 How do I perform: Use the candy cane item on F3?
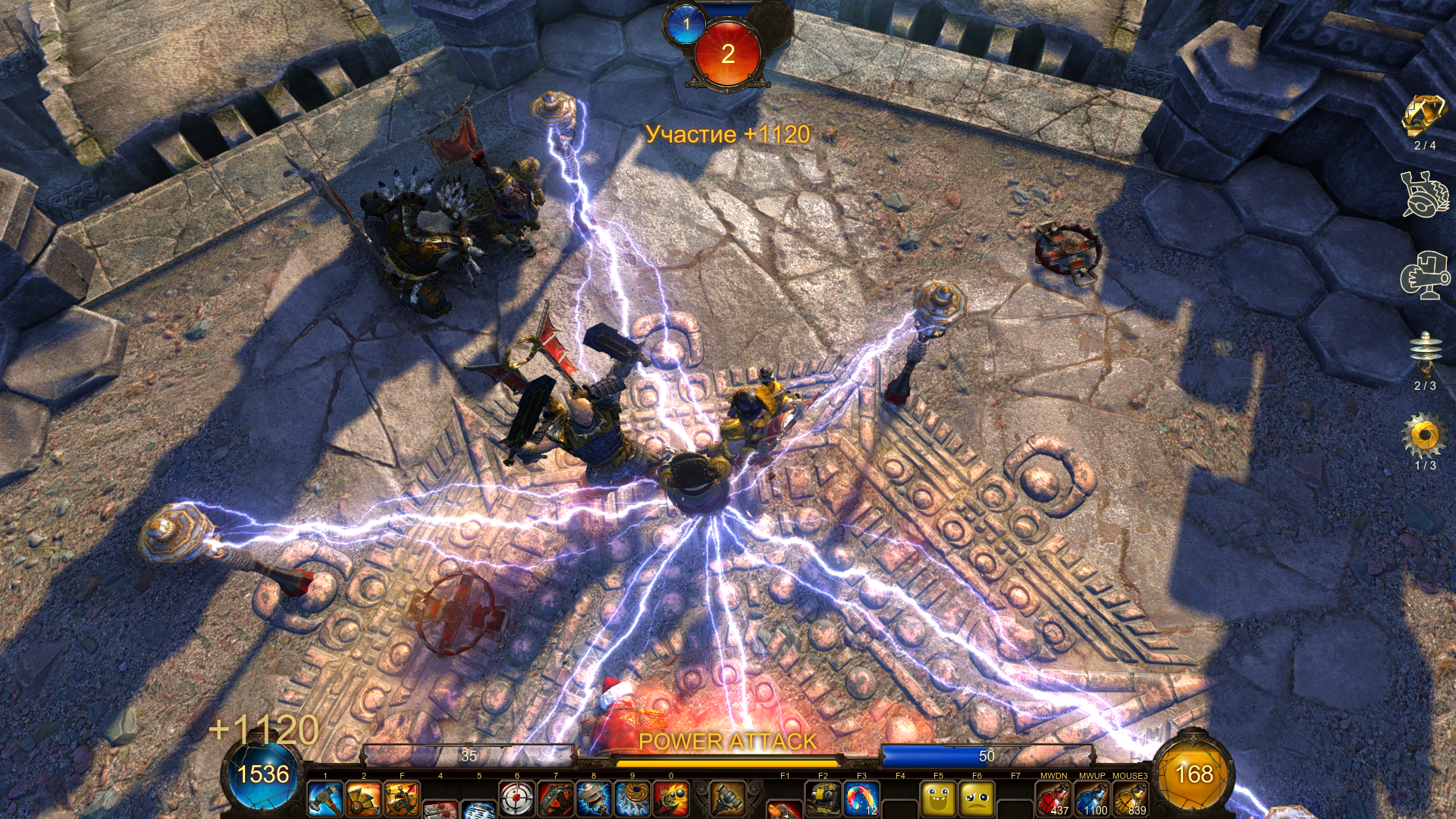tap(861, 799)
